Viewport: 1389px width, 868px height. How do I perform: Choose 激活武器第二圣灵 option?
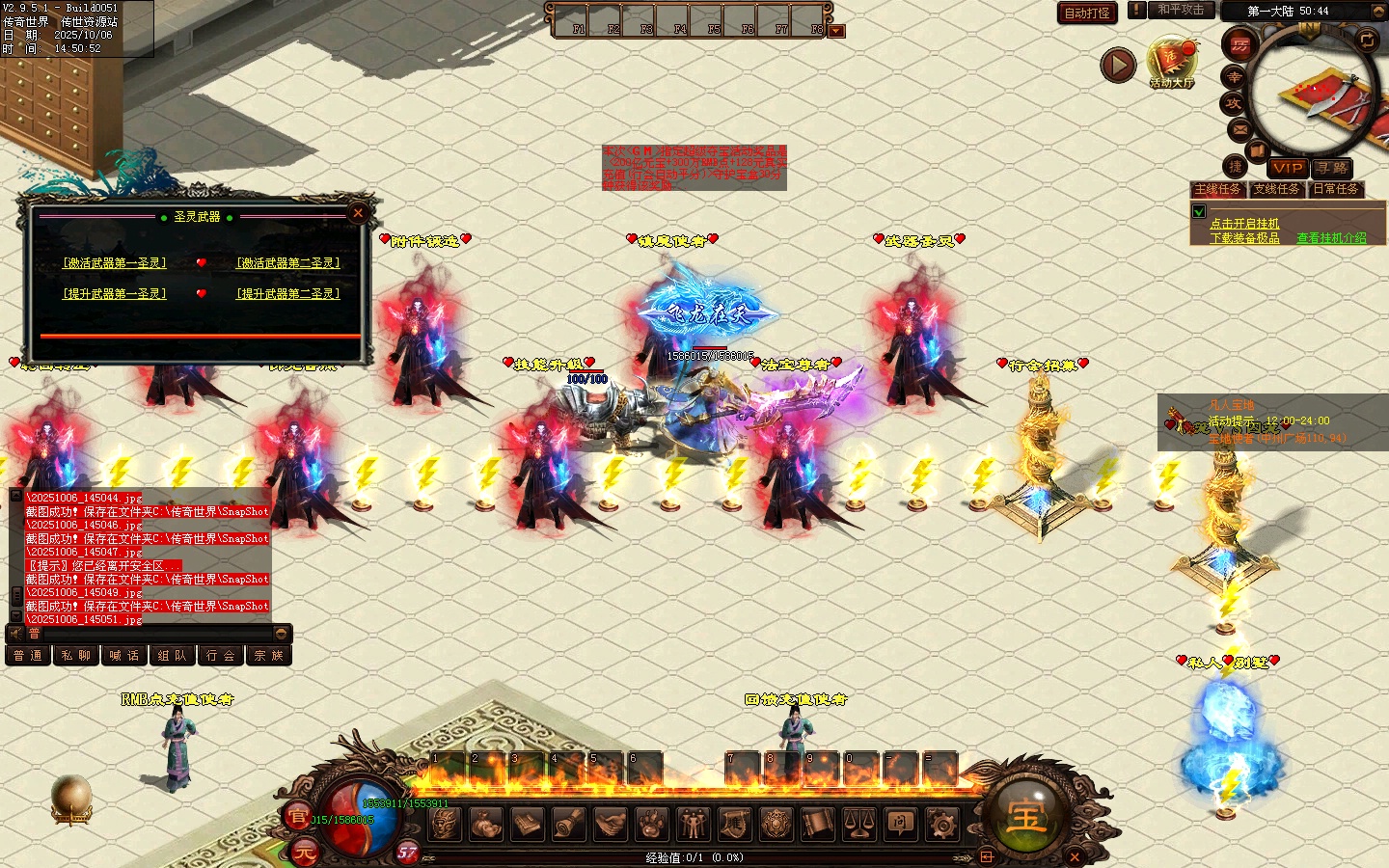(288, 262)
